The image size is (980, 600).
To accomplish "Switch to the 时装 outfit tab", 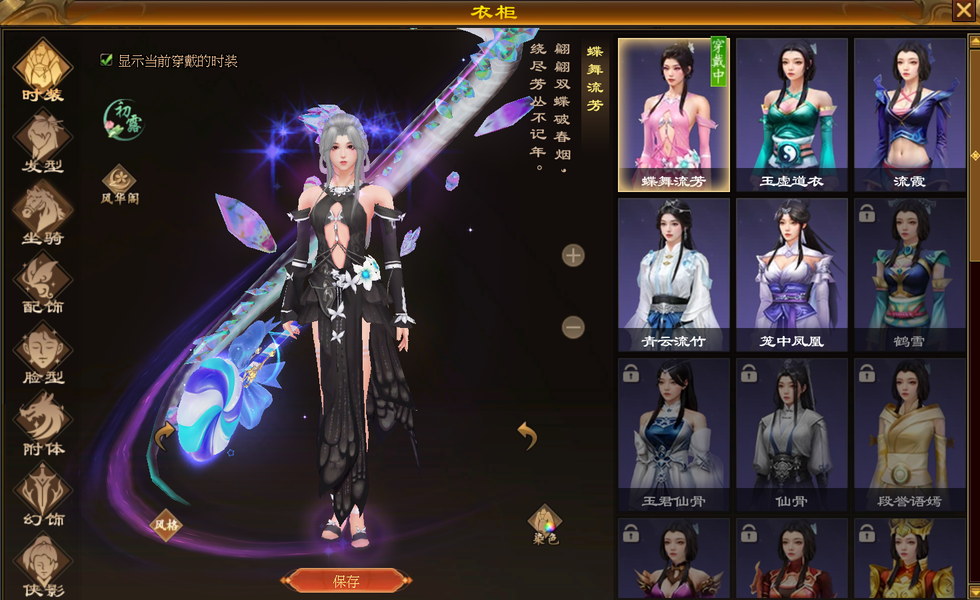I will (42, 70).
